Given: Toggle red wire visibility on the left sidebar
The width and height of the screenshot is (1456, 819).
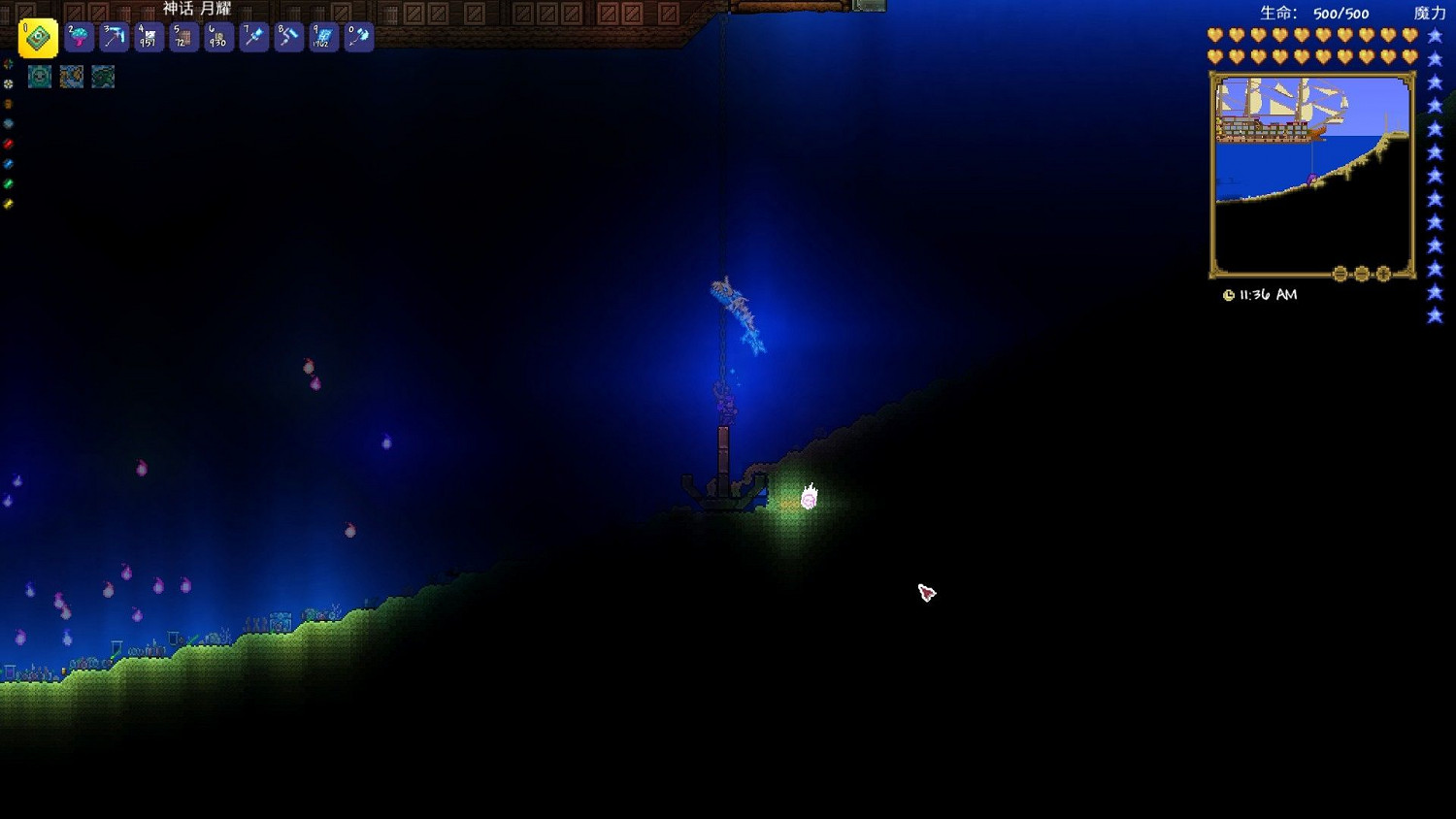Looking at the screenshot, I should click(x=8, y=143).
